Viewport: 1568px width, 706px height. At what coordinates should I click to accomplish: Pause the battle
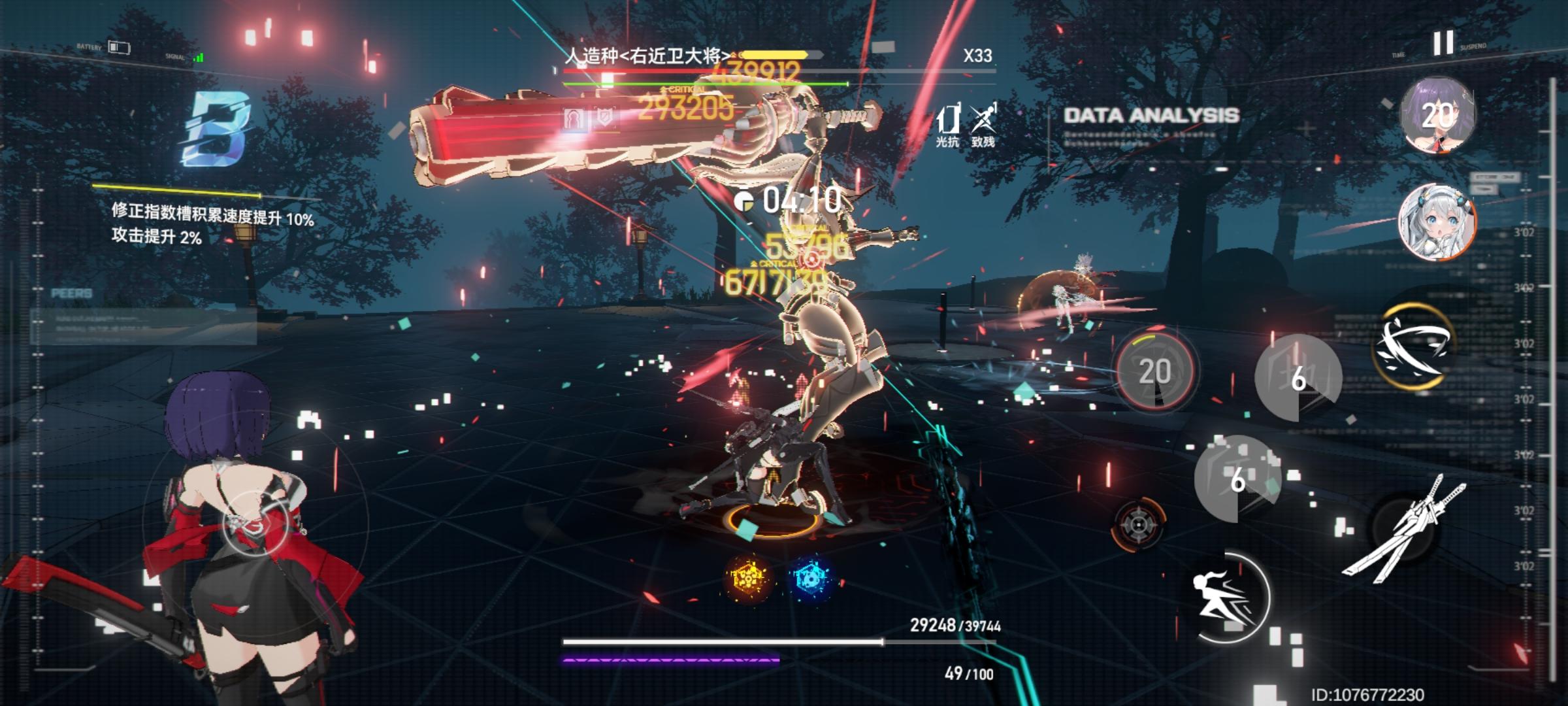1443,43
